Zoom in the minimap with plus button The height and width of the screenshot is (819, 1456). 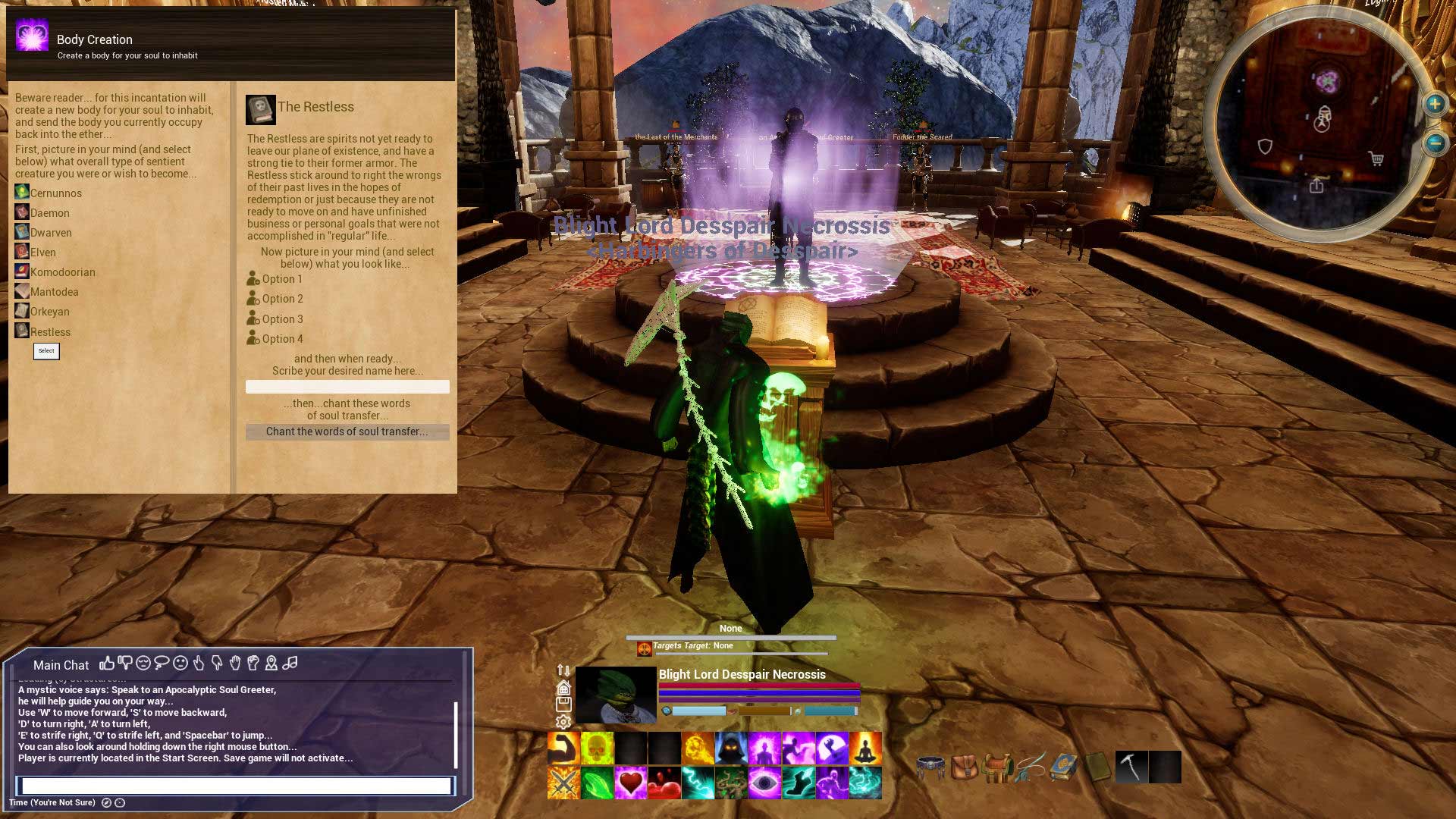(x=1435, y=104)
